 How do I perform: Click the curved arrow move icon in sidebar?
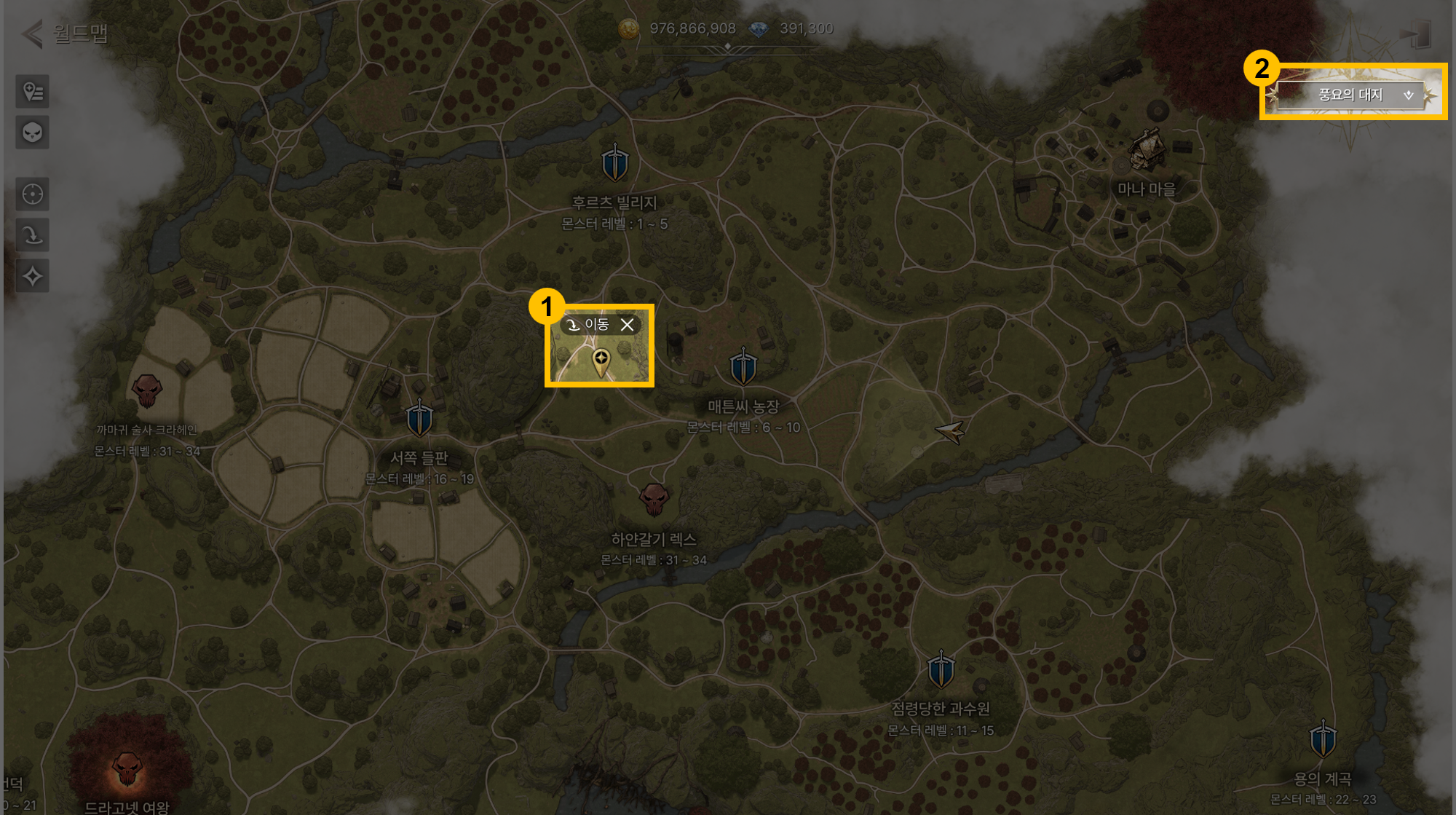pos(33,235)
